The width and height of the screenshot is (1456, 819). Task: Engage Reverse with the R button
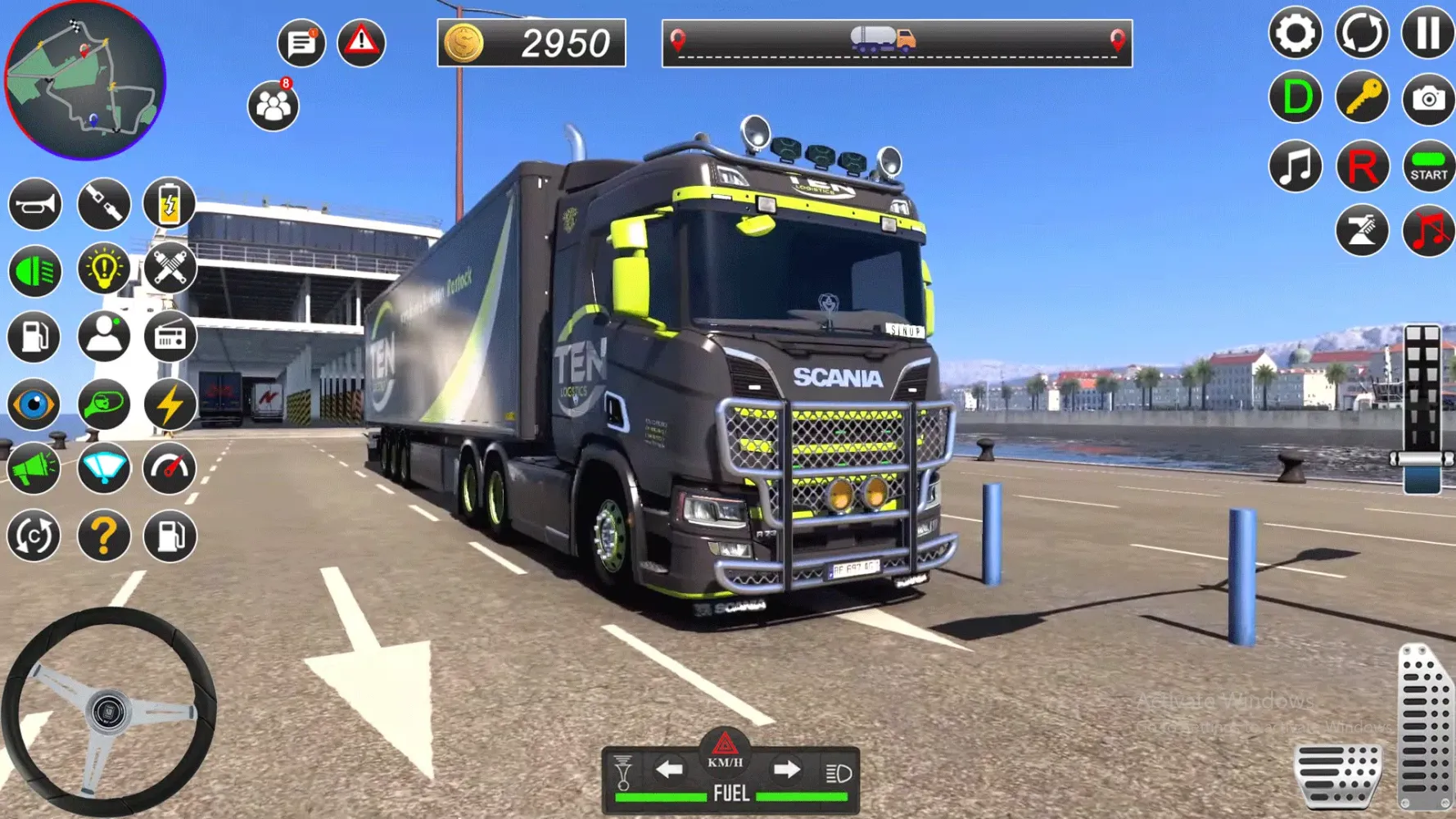click(x=1362, y=166)
